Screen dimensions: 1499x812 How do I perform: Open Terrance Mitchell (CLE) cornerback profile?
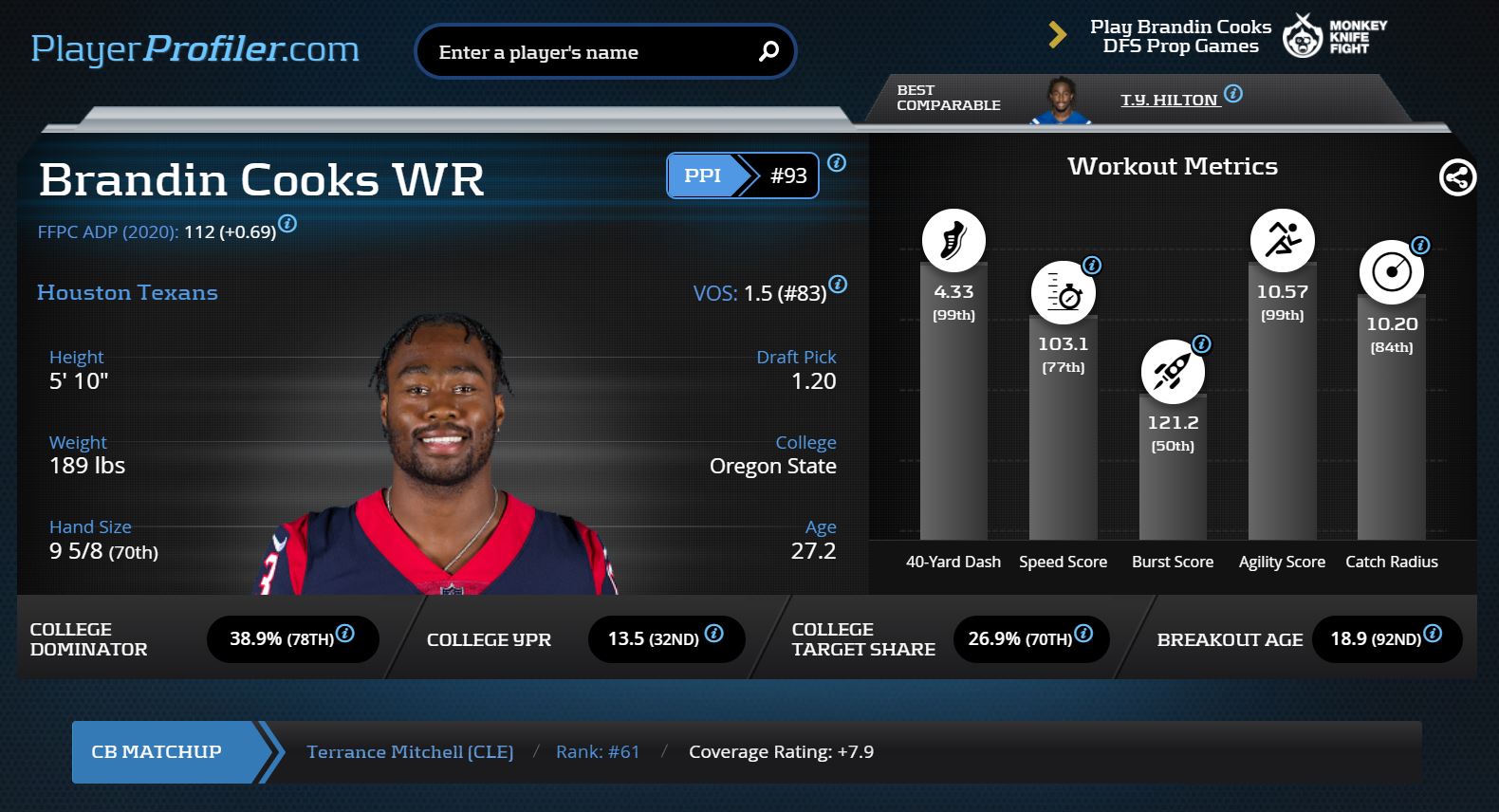(x=410, y=752)
